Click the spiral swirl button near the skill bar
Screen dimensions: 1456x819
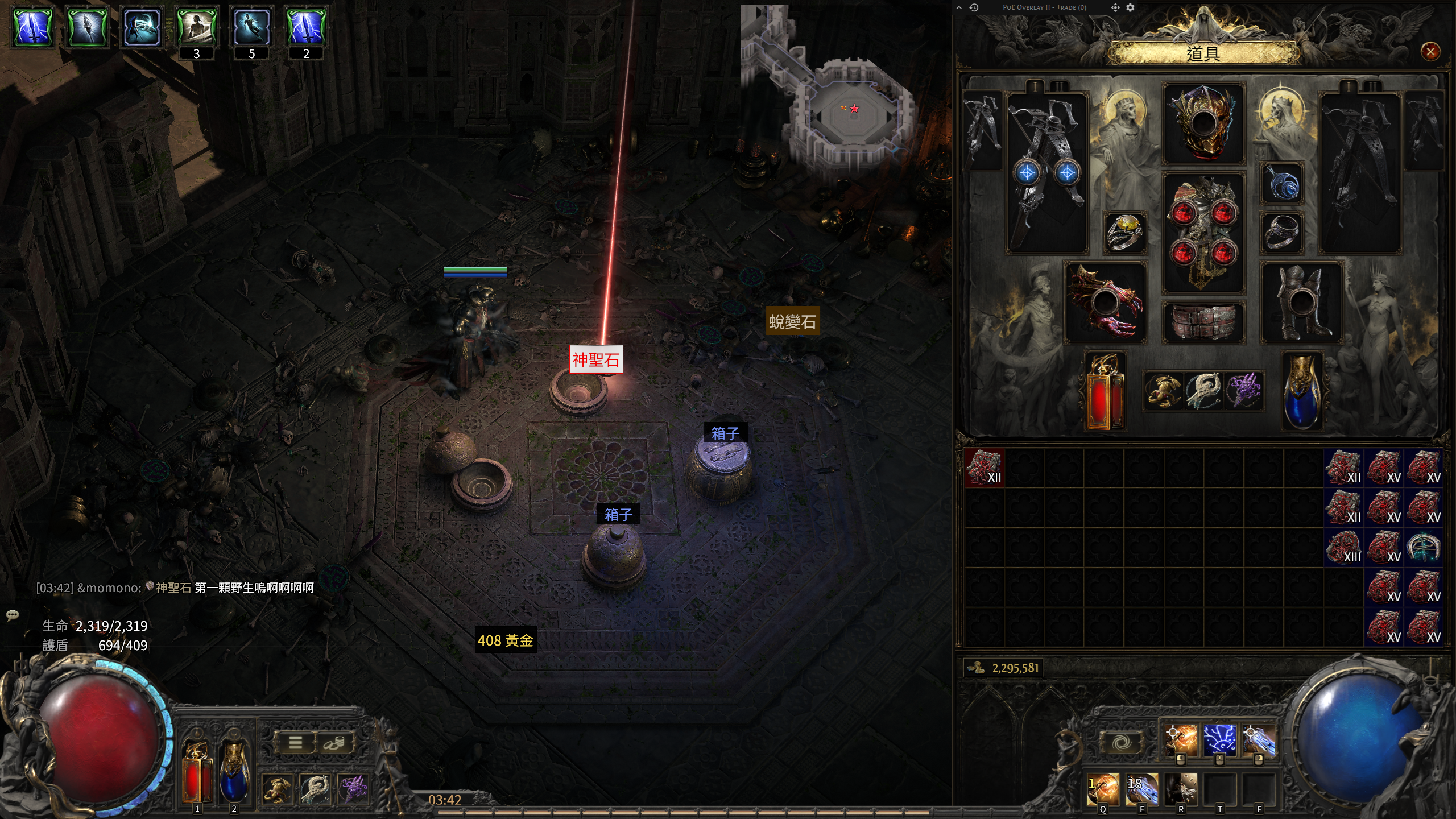[1121, 742]
